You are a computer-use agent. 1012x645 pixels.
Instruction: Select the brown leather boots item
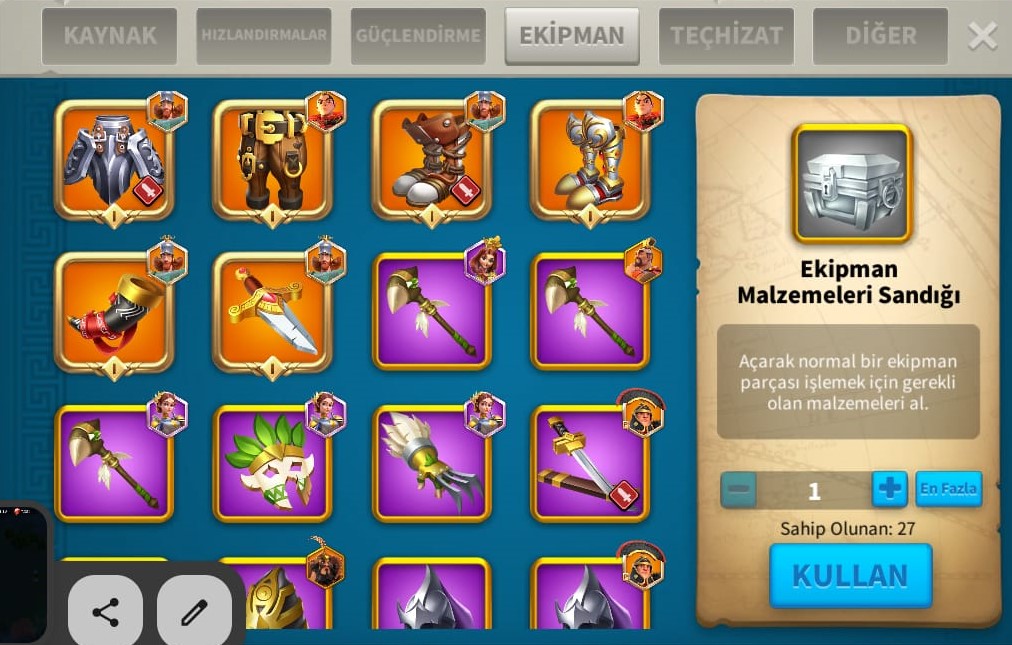pos(431,160)
